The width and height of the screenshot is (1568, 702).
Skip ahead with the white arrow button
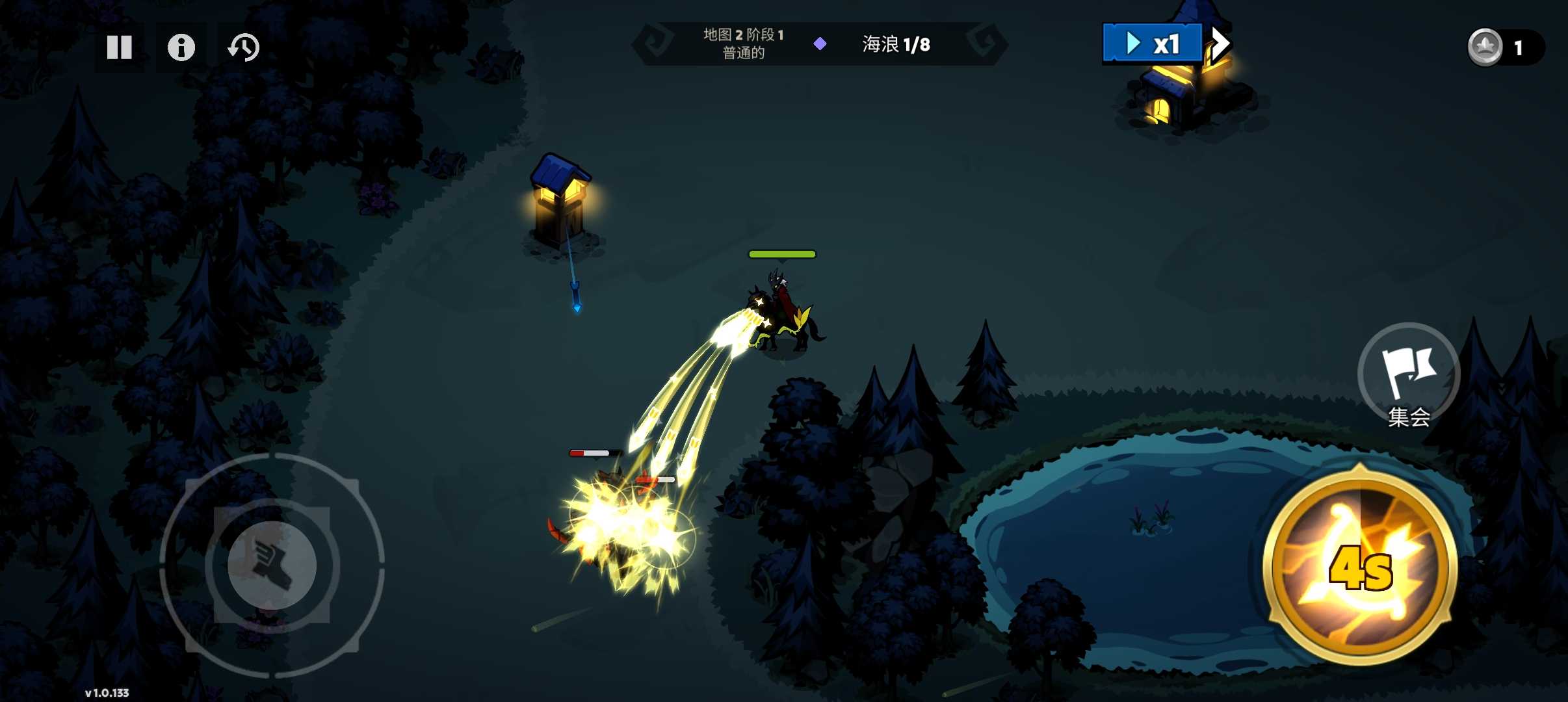click(1220, 44)
